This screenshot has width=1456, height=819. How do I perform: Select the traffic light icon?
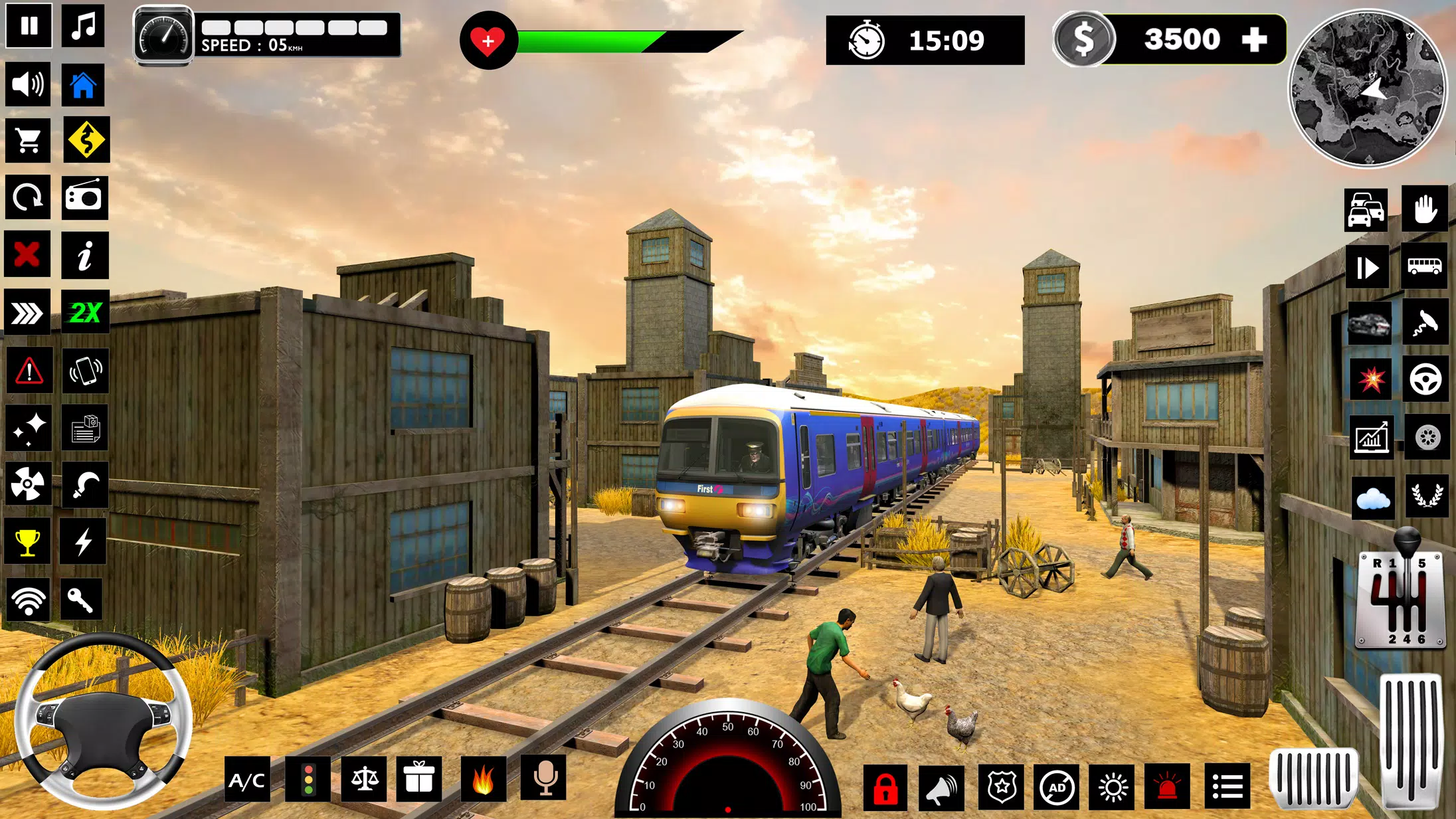(x=308, y=779)
